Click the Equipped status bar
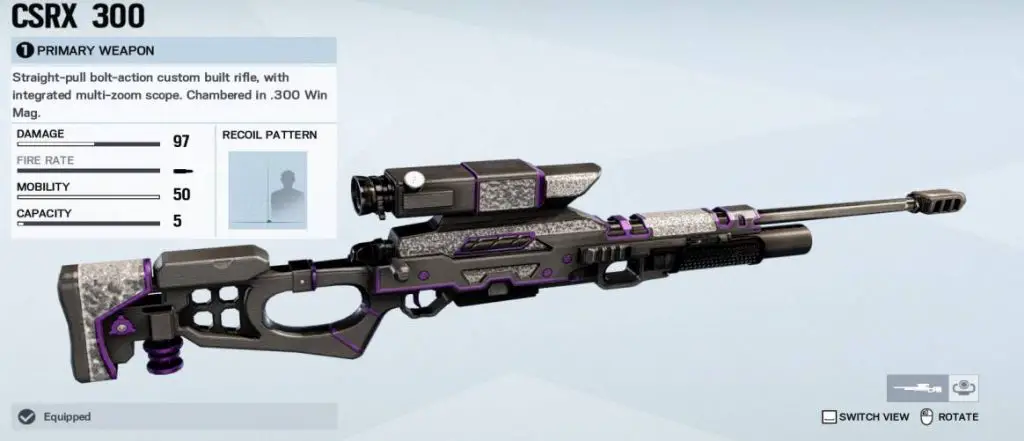The height and width of the screenshot is (441, 1024). coord(174,416)
